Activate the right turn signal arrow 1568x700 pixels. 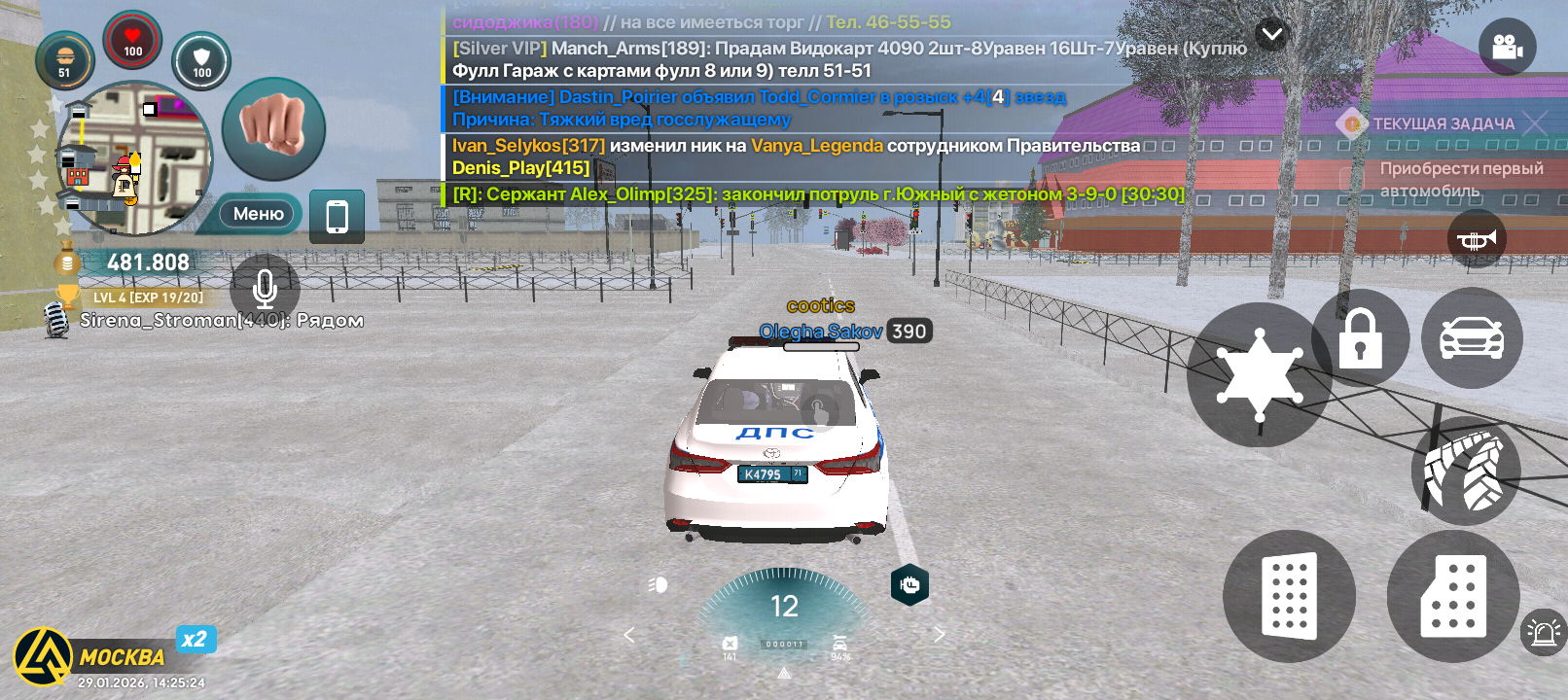(939, 635)
